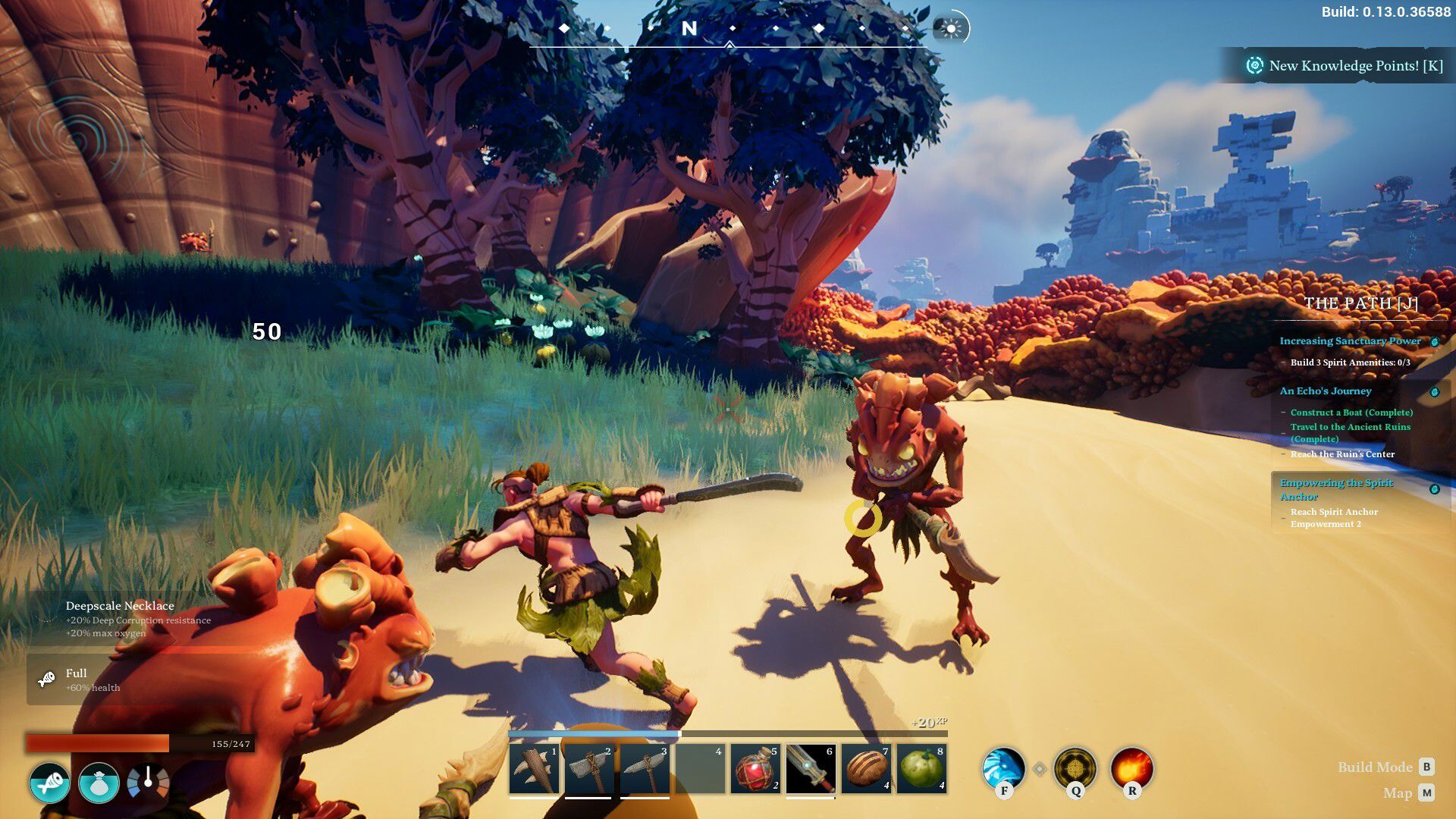Open the New Knowledge Points notification
Screen dimensions: 1456x819
1345,66
